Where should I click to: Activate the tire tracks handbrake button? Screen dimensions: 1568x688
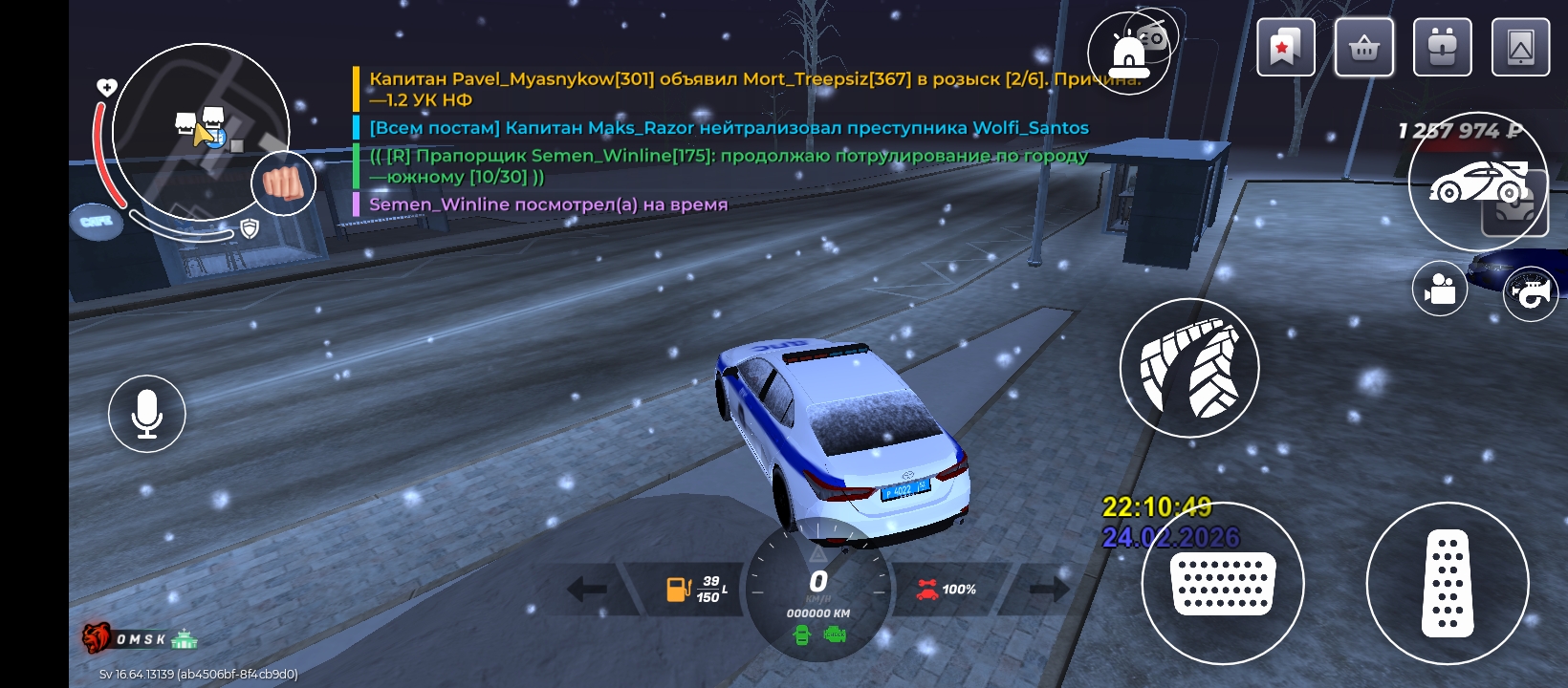click(x=1189, y=368)
